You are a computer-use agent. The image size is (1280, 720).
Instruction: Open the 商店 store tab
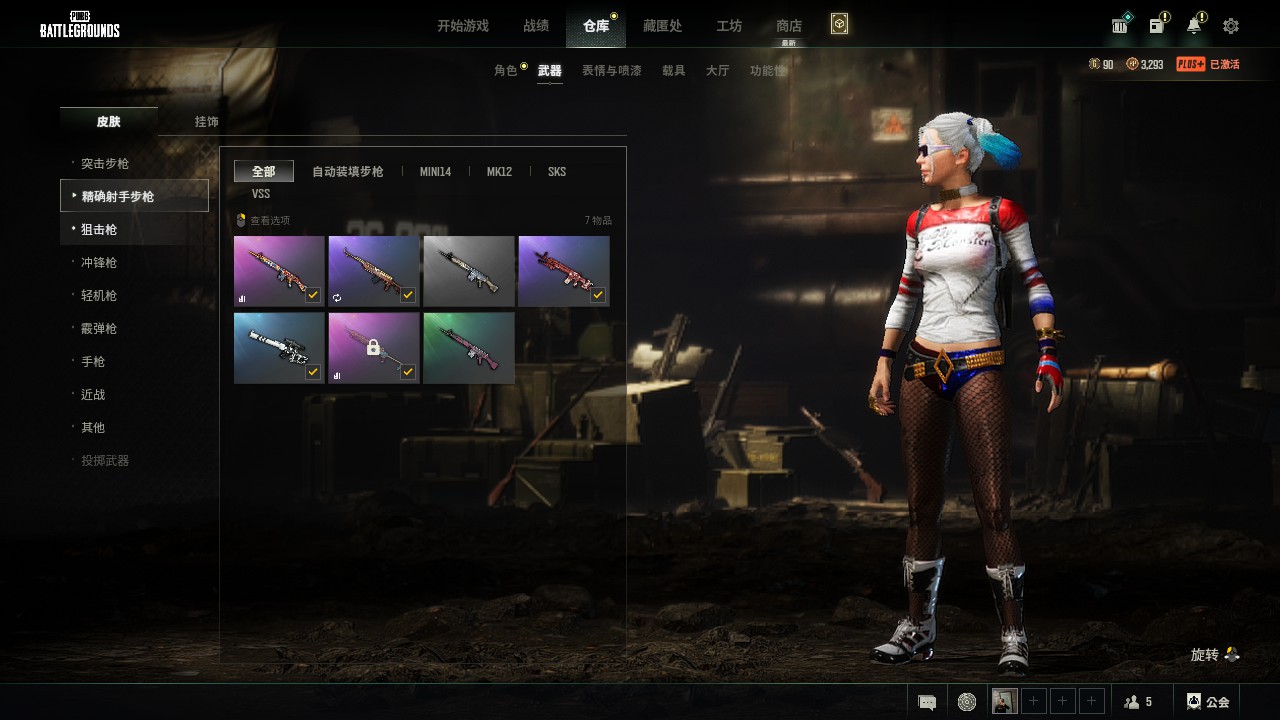coord(789,26)
